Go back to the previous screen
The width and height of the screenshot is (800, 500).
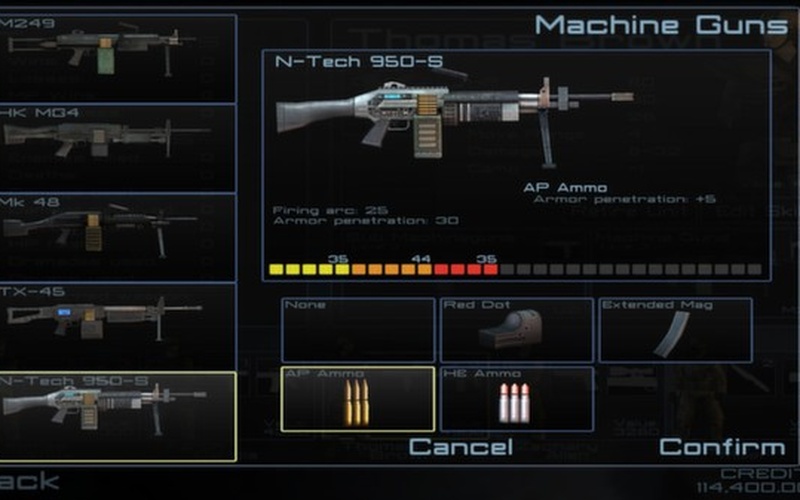click(x=28, y=482)
